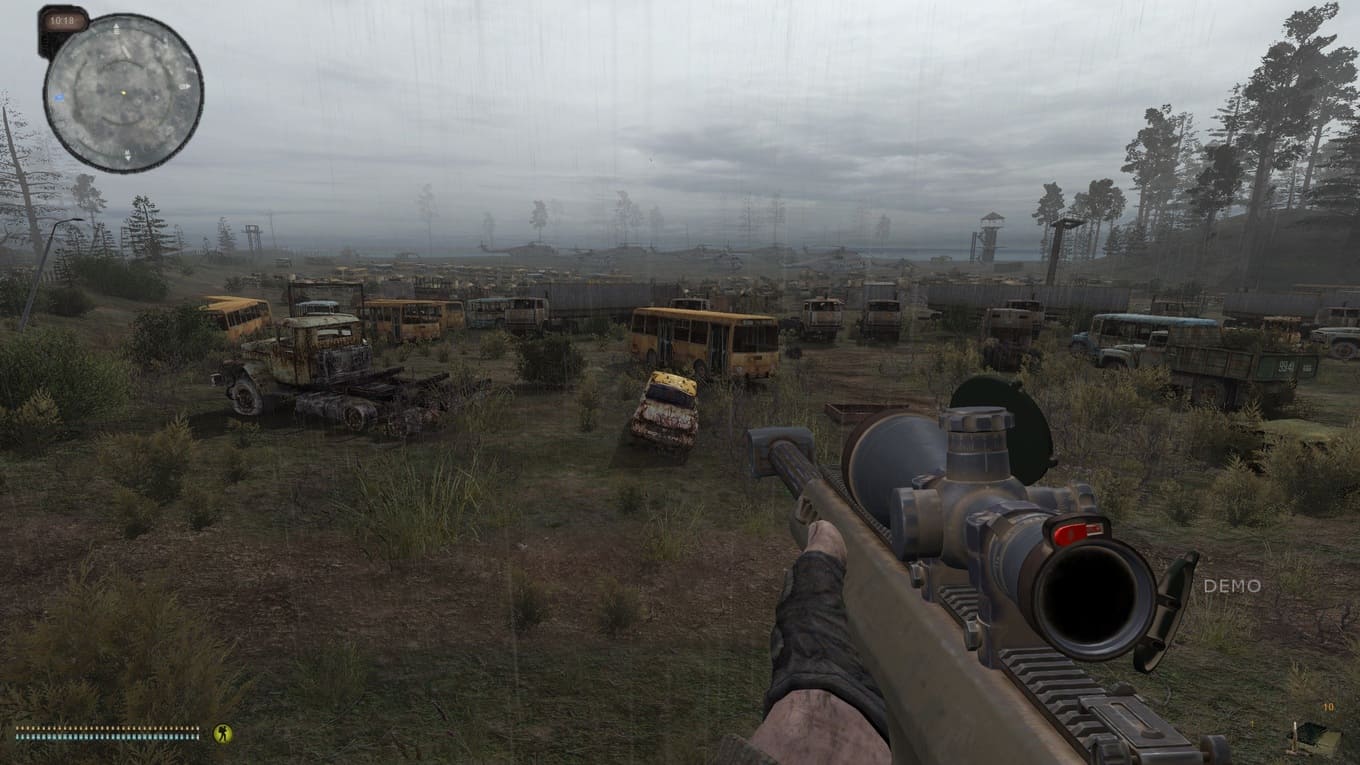
Task: Click the circular minimap
Action: pos(123,92)
